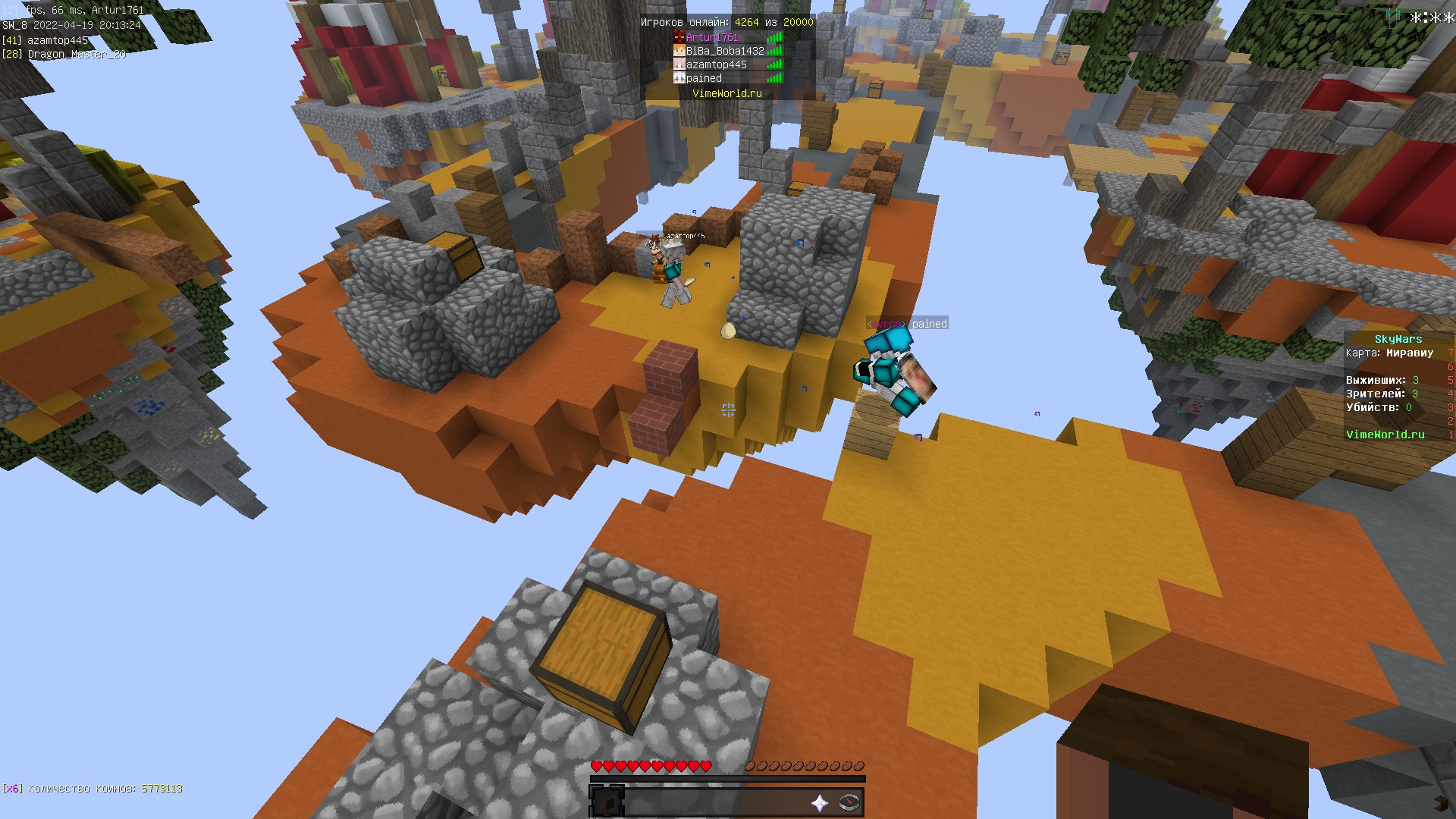
Task: Select pained in the player list
Action: click(704, 78)
